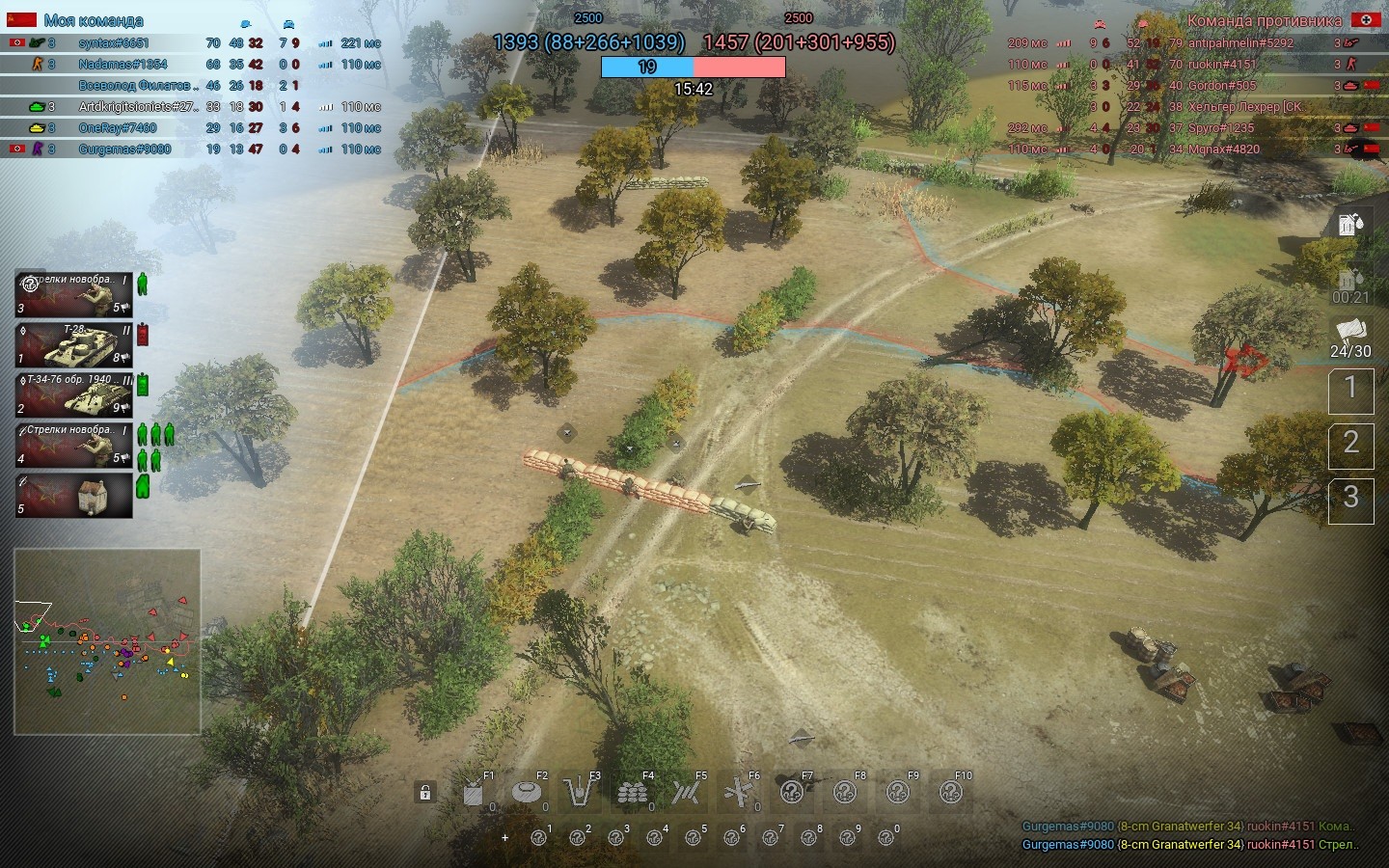This screenshot has height=868, width=1389.
Task: Select control group 3 button
Action: (x=1350, y=498)
